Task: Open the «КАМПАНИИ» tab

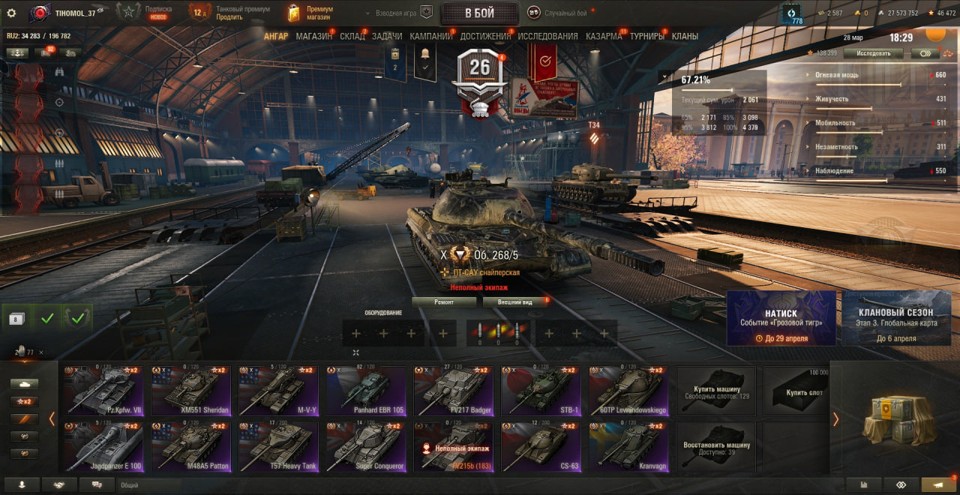Action: pyautogui.click(x=431, y=36)
